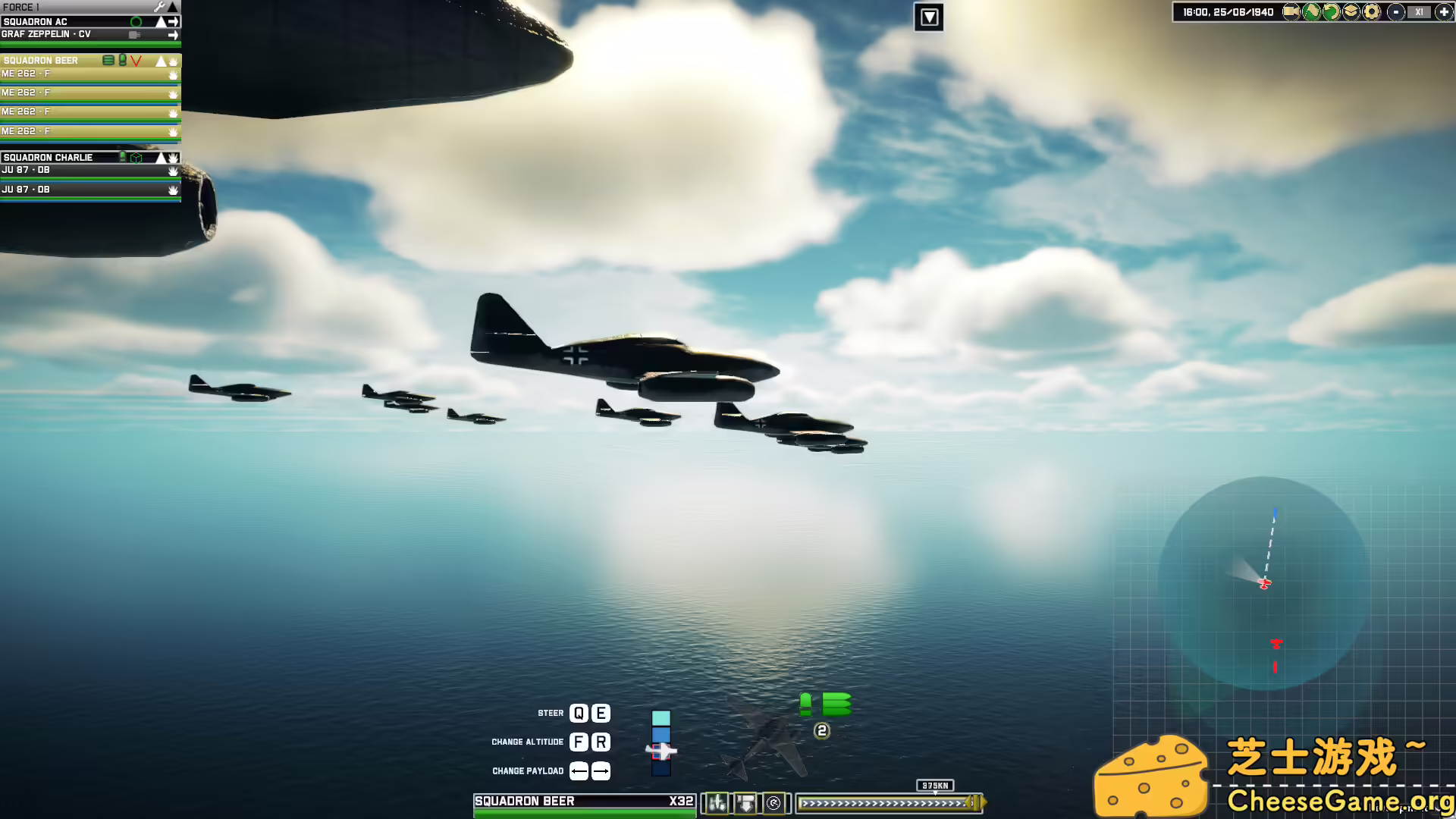Select the green flag icon in top toolbar
The image size is (1456, 819).
pyautogui.click(x=1332, y=12)
